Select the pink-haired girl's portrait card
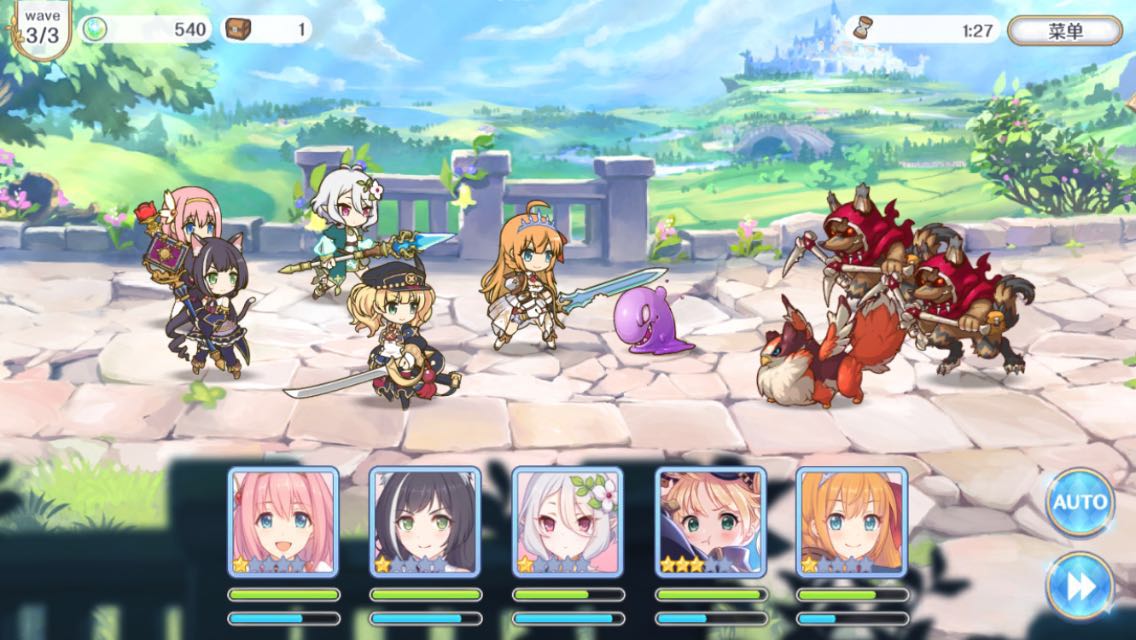Screen dimensions: 1136x640 283,521
